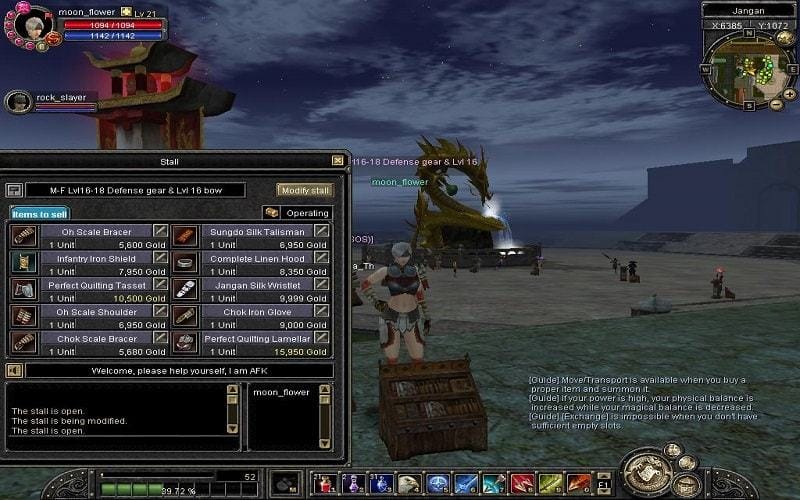This screenshot has width=800, height=500.
Task: Pick the Sungdo Silk Talisman listing
Action: [x=256, y=232]
